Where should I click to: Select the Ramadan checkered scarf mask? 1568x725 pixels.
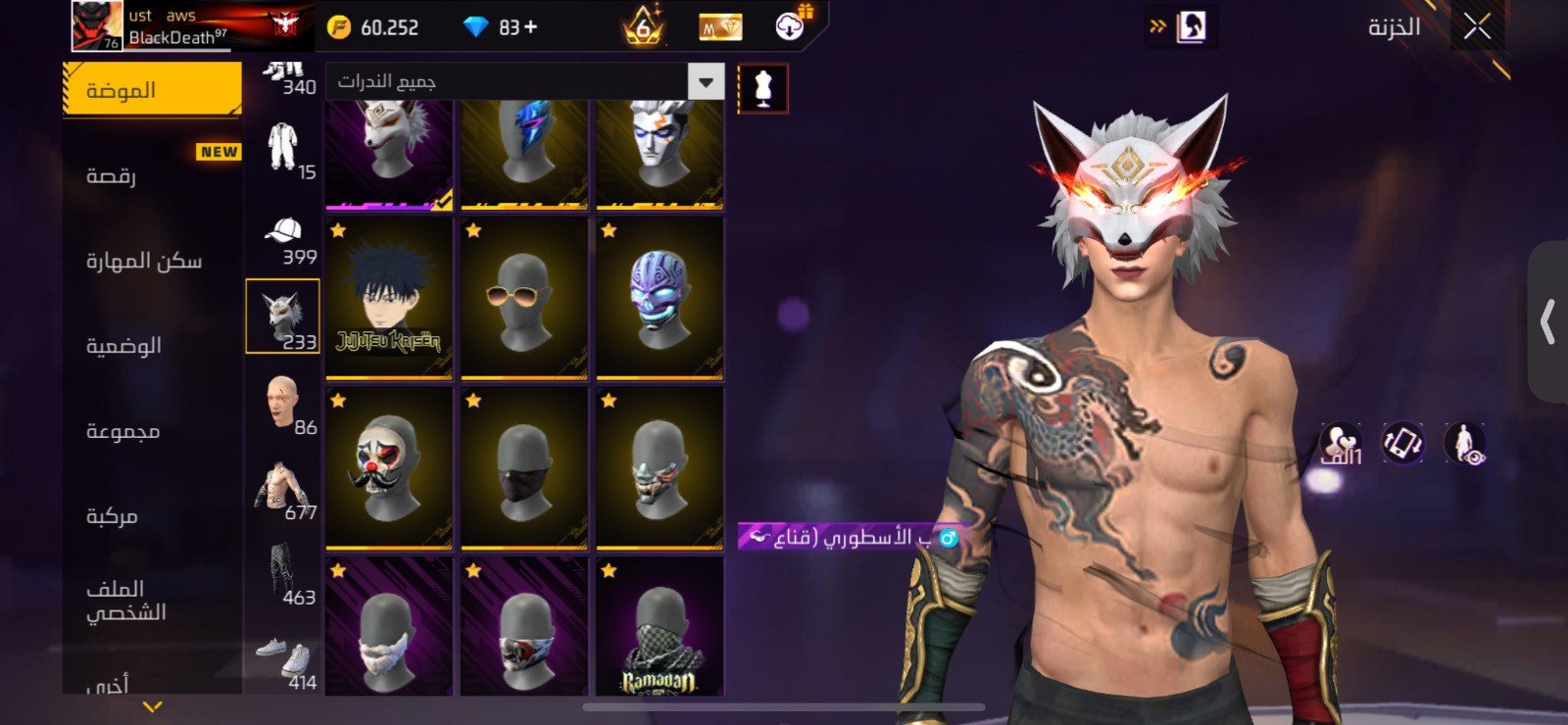tap(660, 627)
